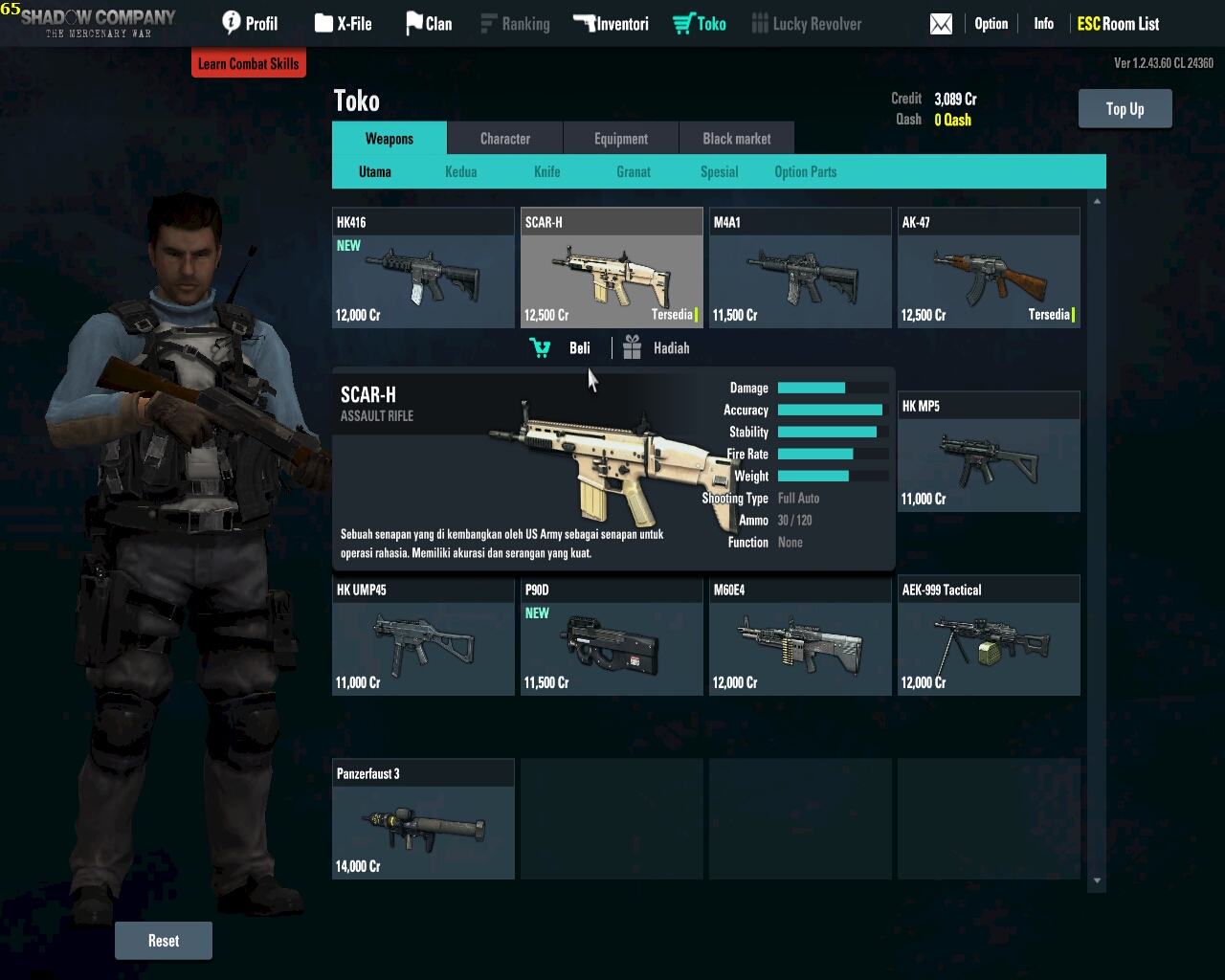Select the Kedua weapon category

(x=460, y=172)
